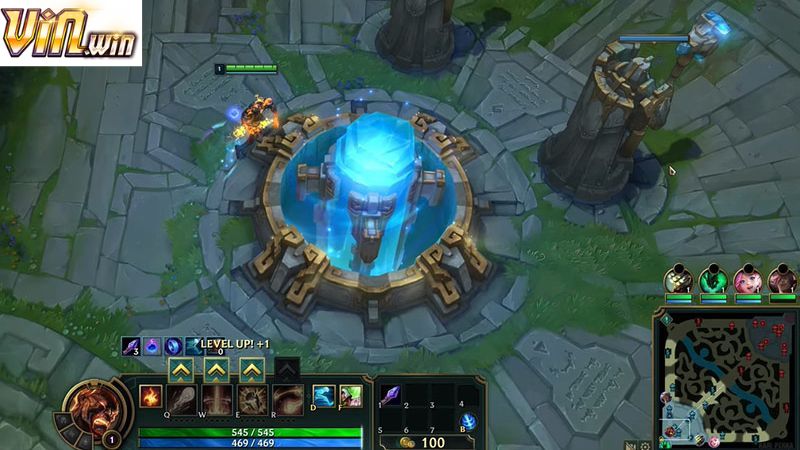Level up the W ability
This screenshot has height=450, width=800.
216,369
